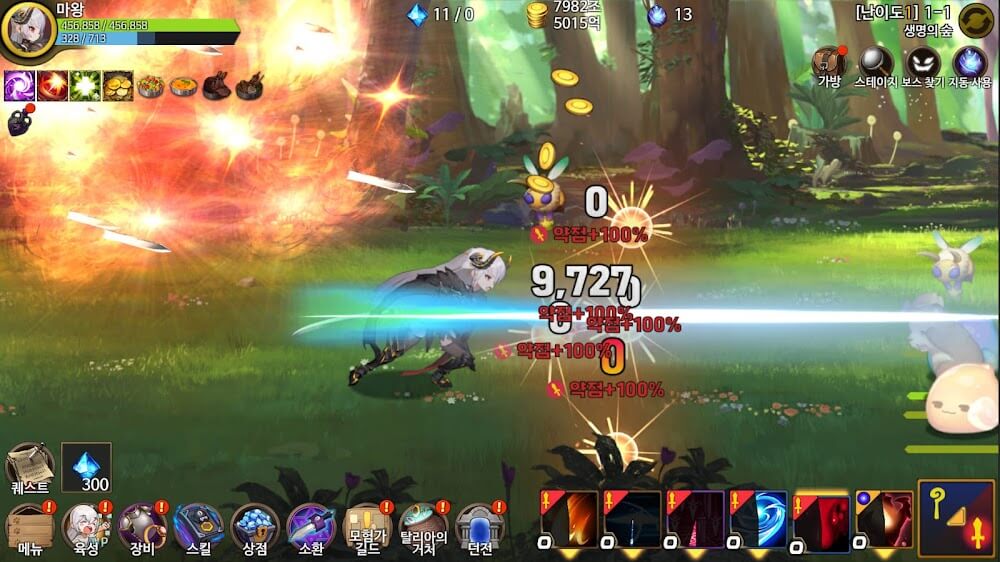The width and height of the screenshot is (1000, 562).
Task: Click the blue crystal 300 reward box
Action: [x=86, y=467]
